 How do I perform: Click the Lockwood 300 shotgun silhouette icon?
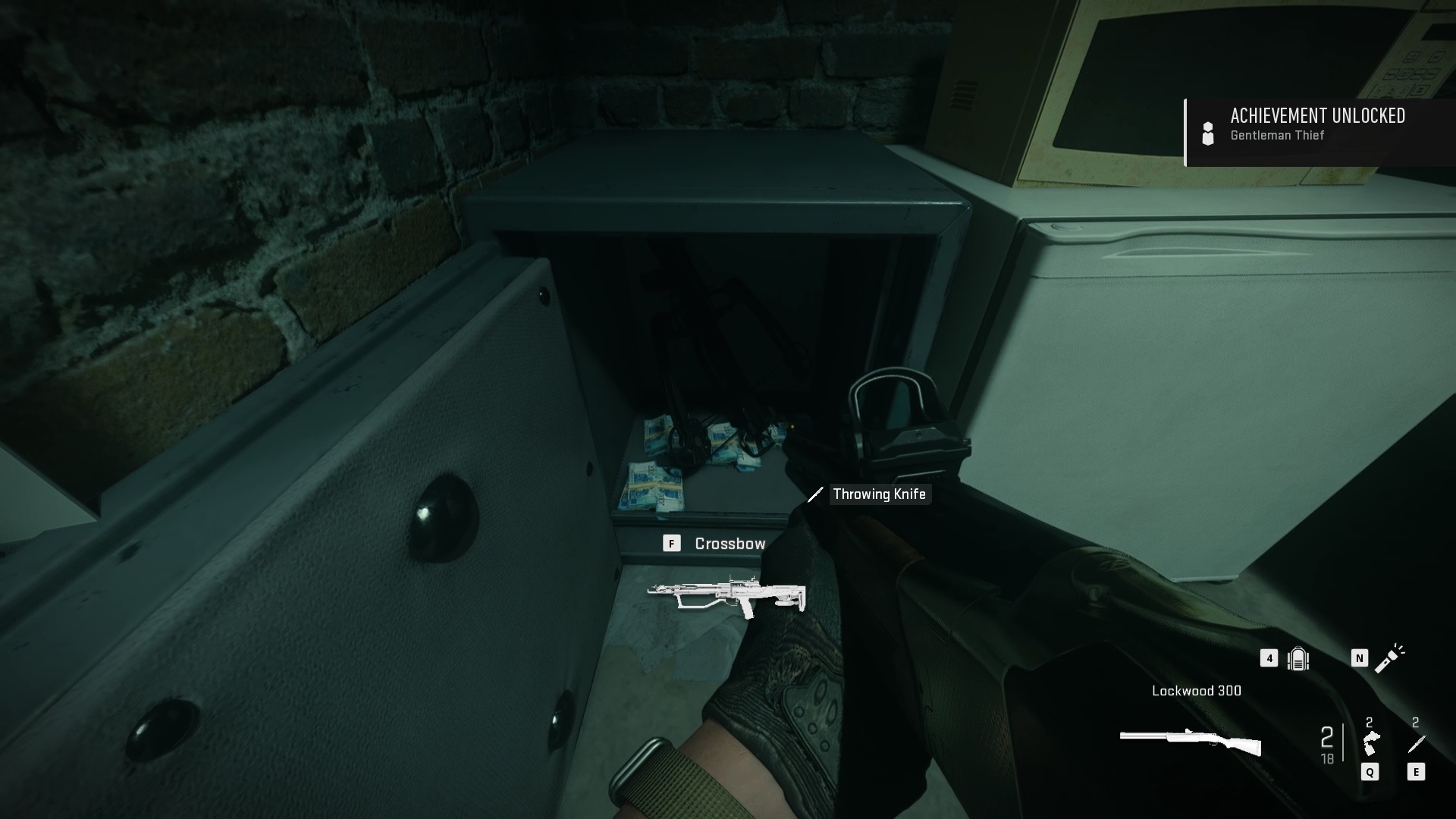click(1191, 741)
